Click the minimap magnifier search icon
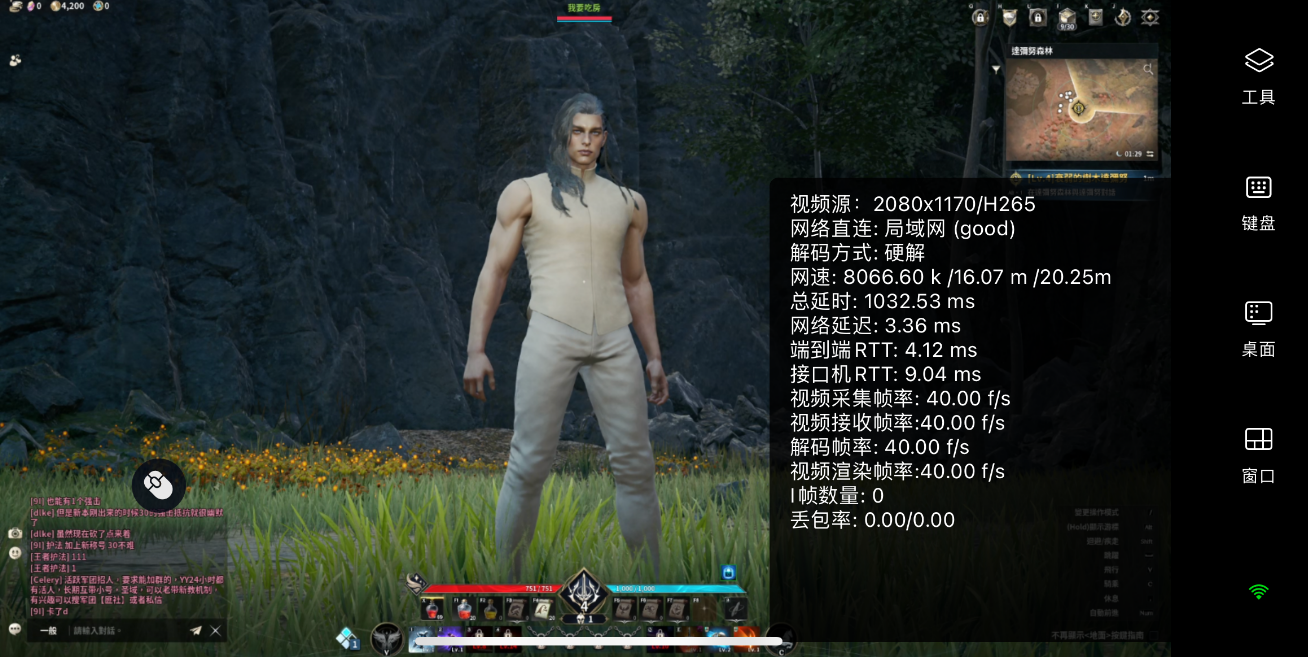 (1149, 69)
